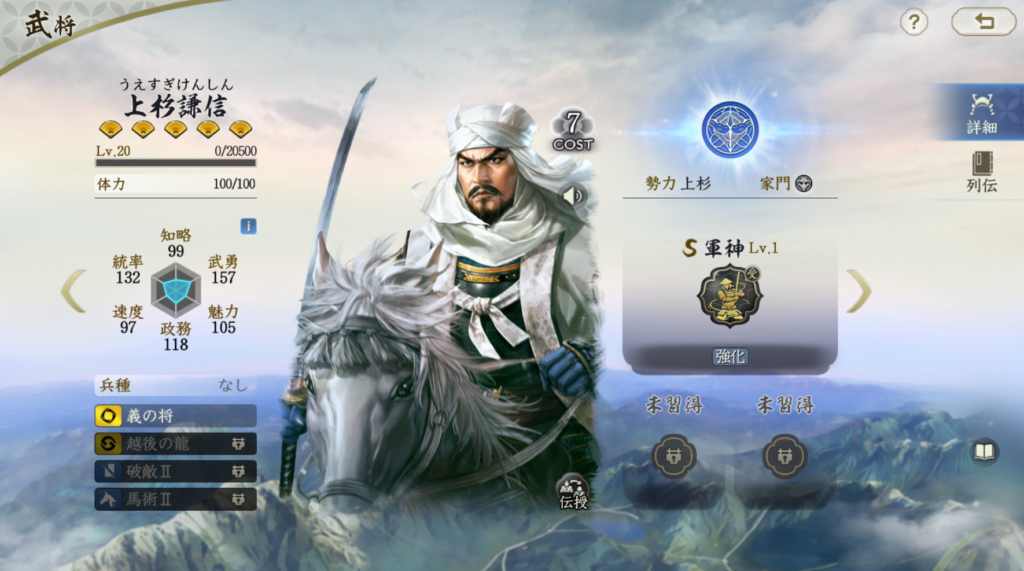Screen dimensions: 1024x571
Task: Switch to the 列伝 biography tab
Action: coord(981,171)
